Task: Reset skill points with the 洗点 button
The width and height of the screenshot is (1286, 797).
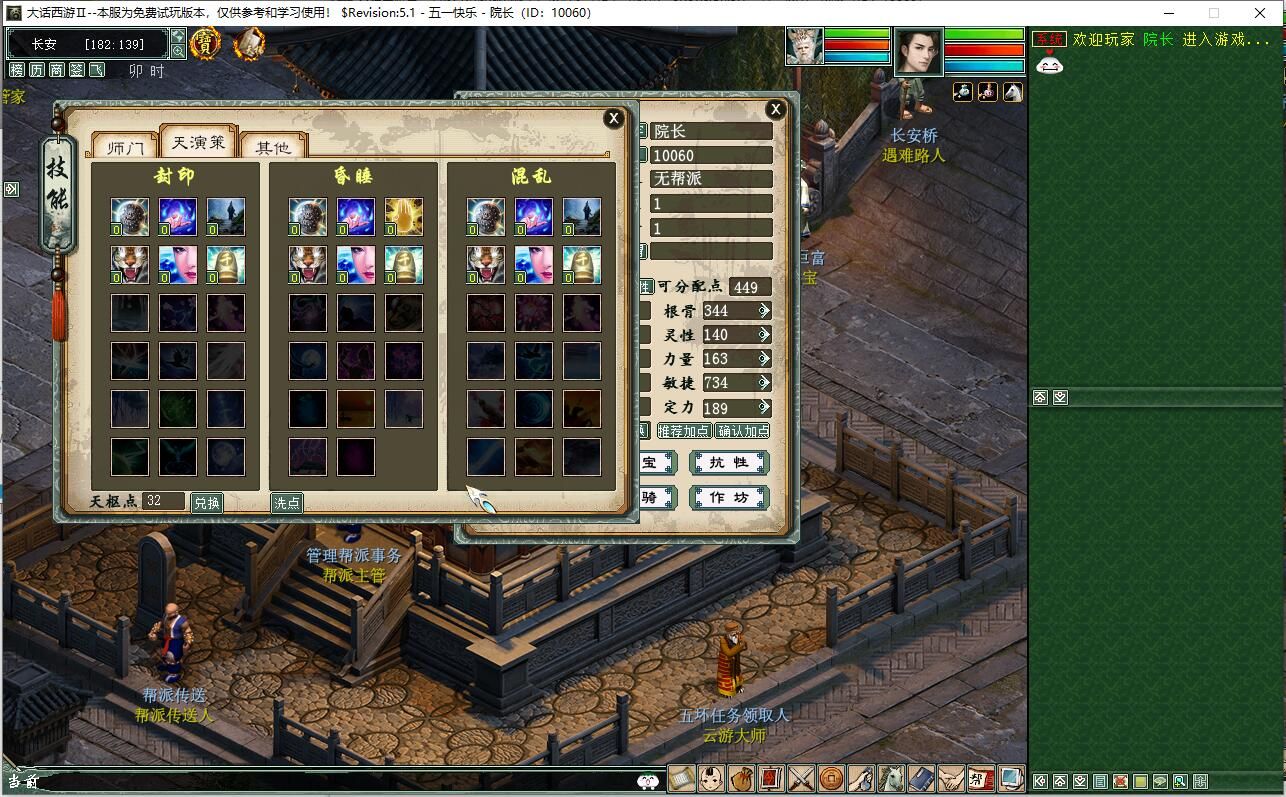Action: click(287, 503)
